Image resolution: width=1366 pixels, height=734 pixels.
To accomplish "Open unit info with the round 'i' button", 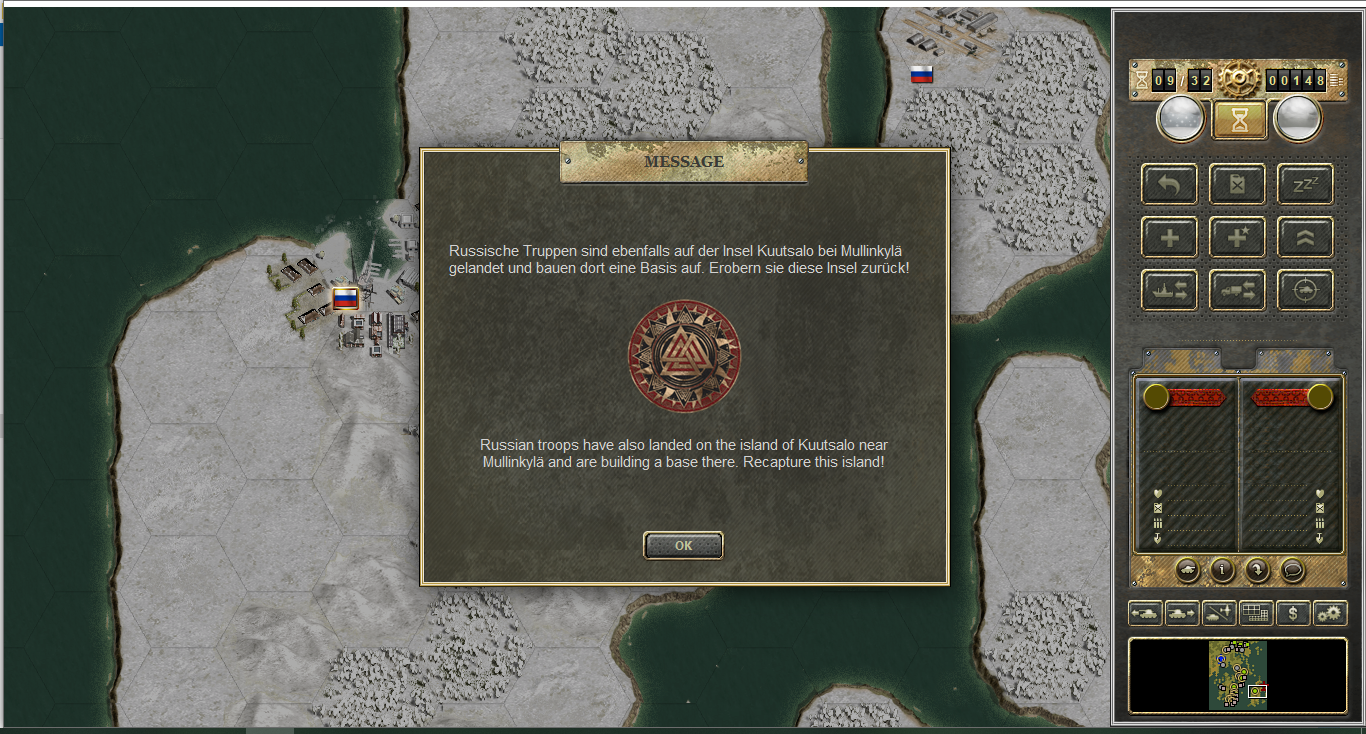I will 1222,570.
